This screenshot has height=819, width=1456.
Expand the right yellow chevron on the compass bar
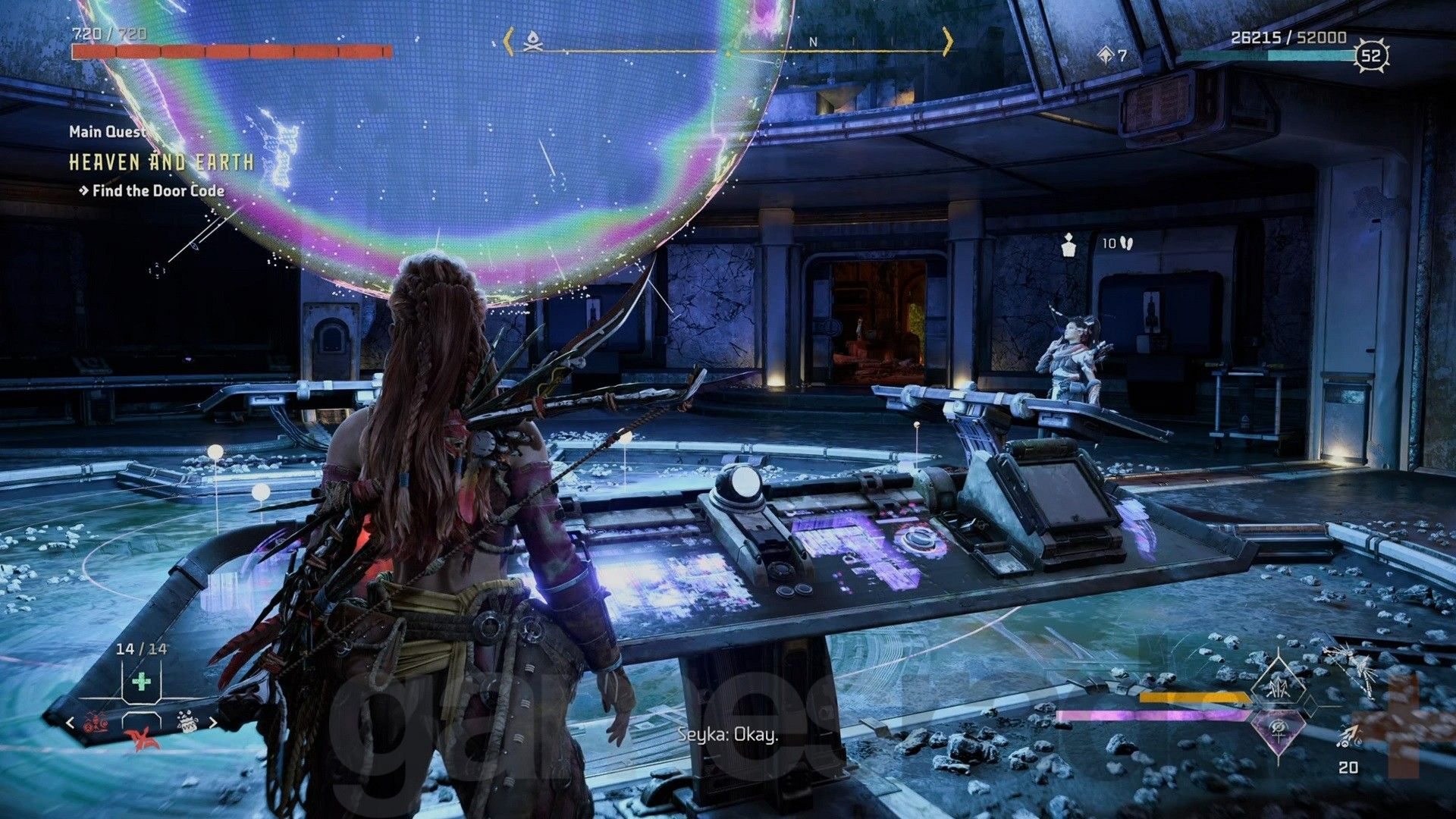[x=948, y=45]
